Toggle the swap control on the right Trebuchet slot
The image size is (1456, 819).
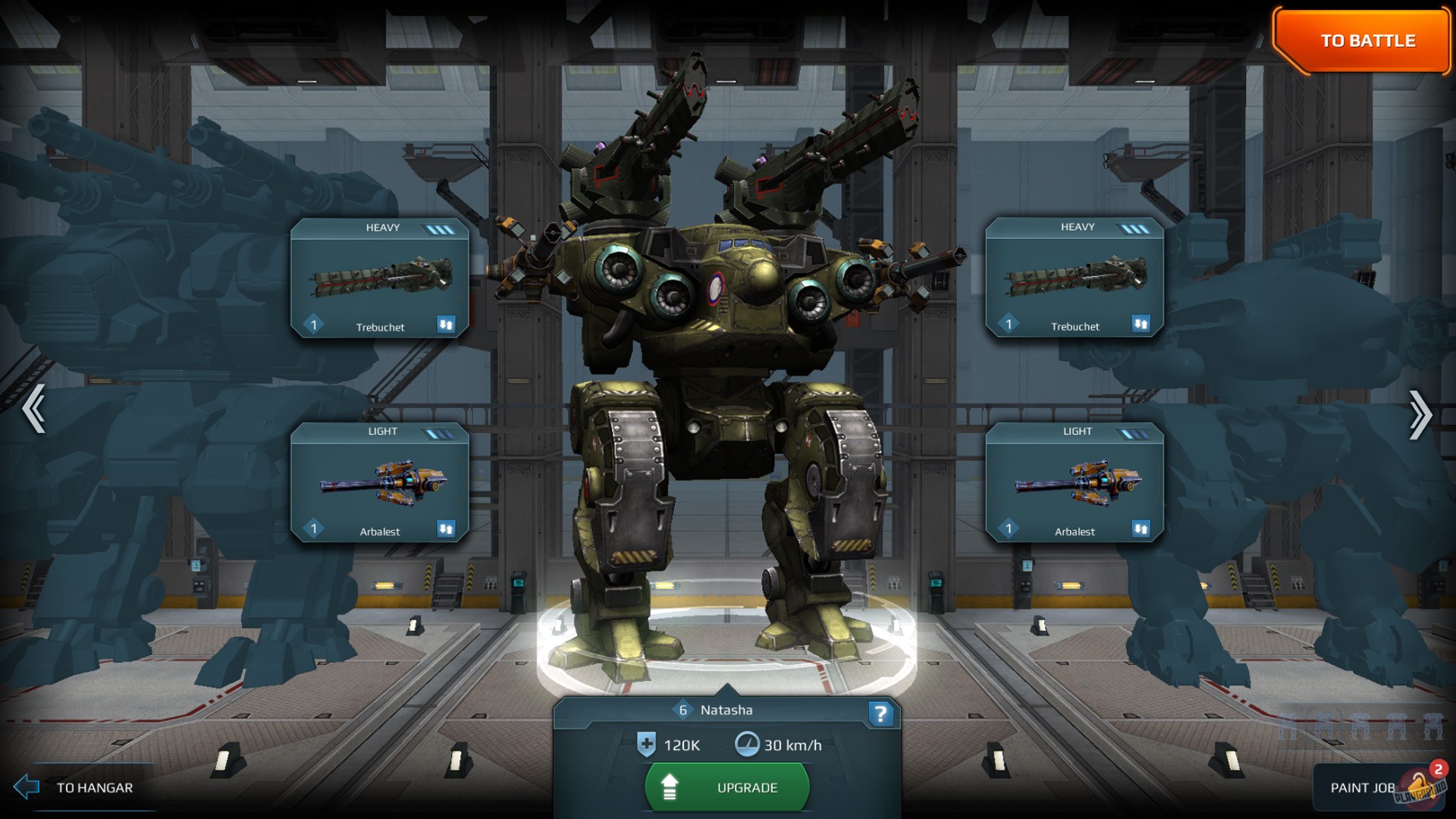click(1141, 325)
